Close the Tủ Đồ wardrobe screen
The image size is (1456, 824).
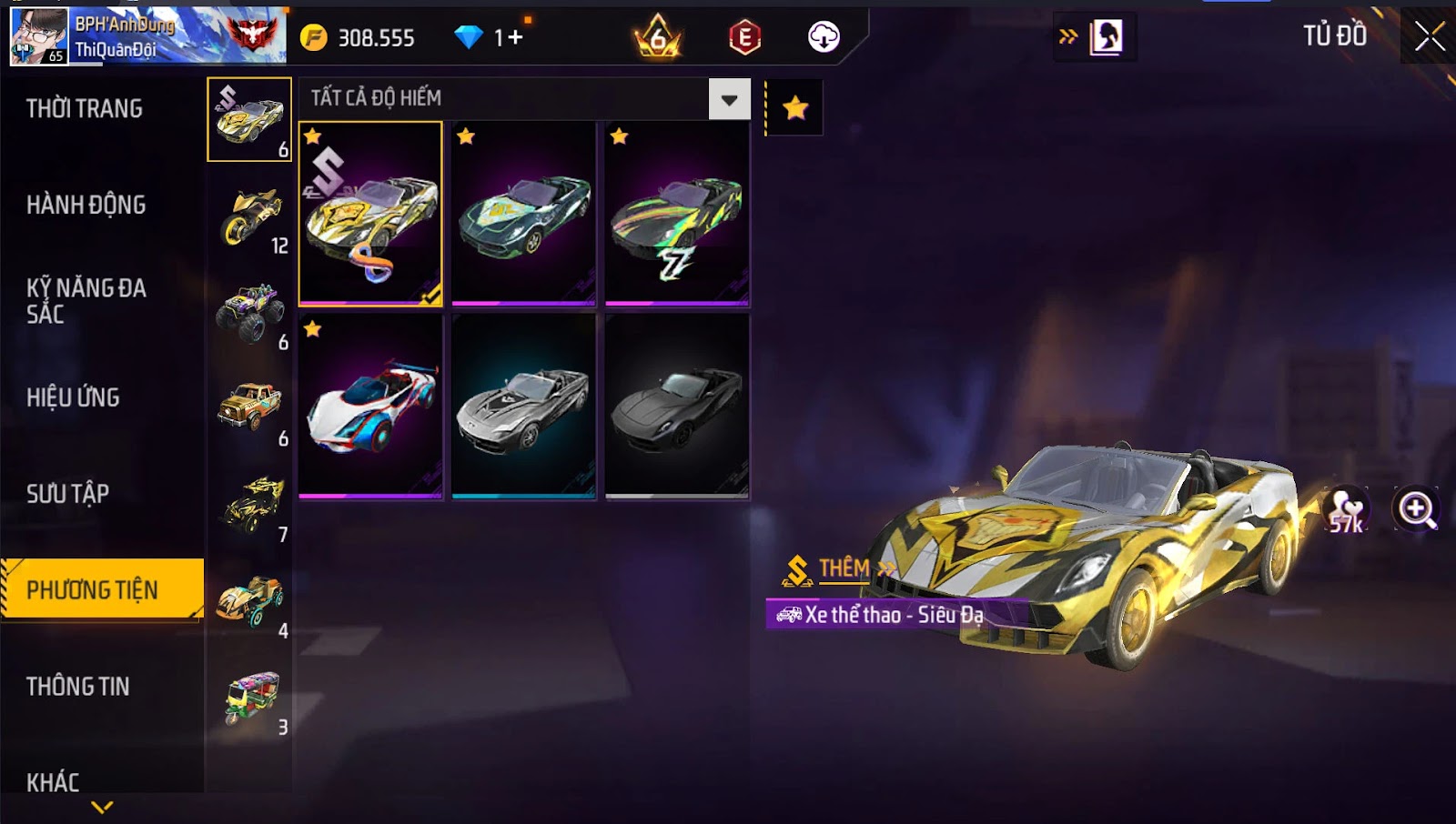point(1430,36)
